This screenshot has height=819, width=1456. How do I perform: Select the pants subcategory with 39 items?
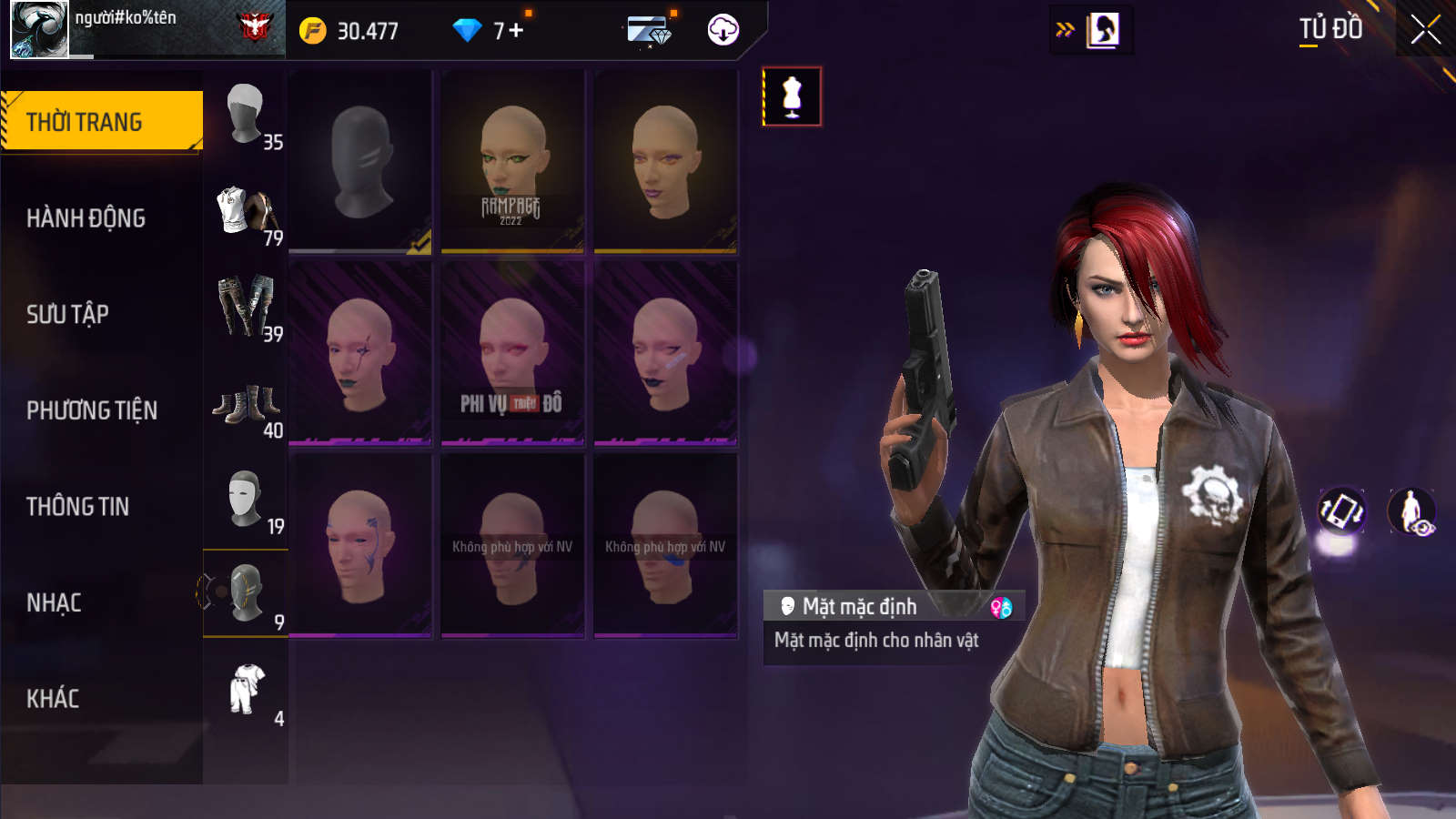click(246, 308)
